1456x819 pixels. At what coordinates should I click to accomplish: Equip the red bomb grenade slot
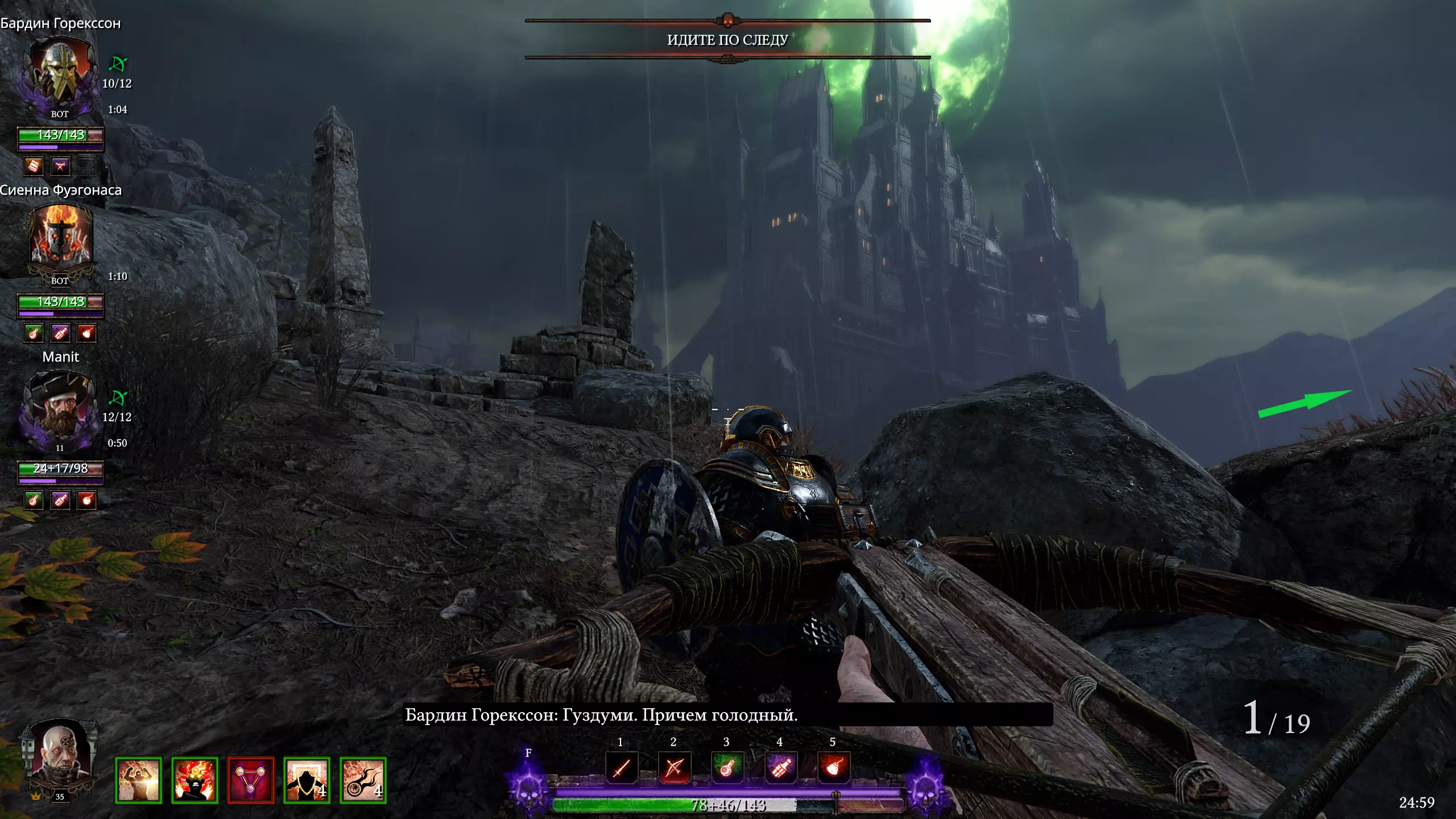coord(833,768)
